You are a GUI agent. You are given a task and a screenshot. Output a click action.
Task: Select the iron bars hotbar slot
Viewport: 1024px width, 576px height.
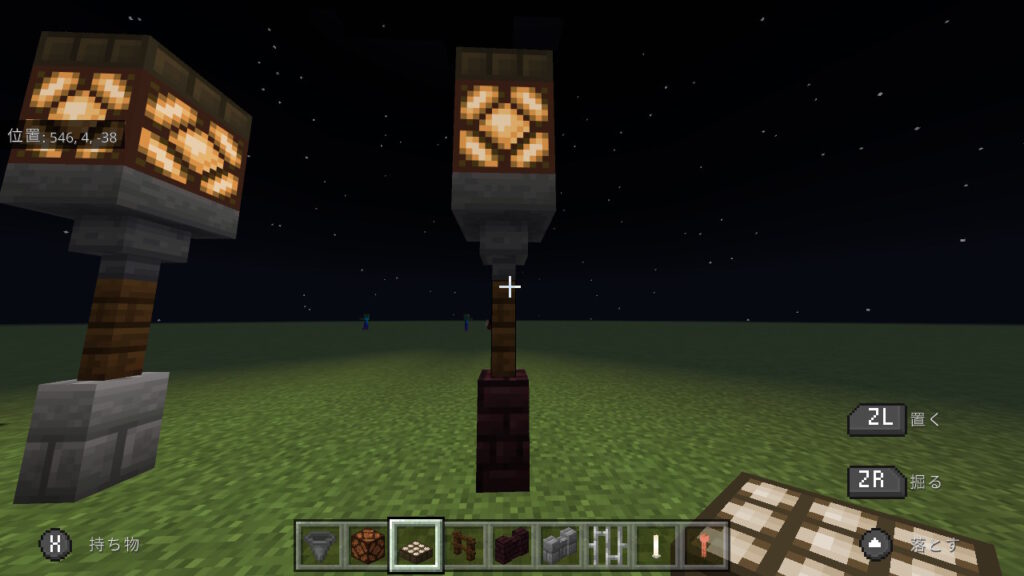(x=607, y=546)
